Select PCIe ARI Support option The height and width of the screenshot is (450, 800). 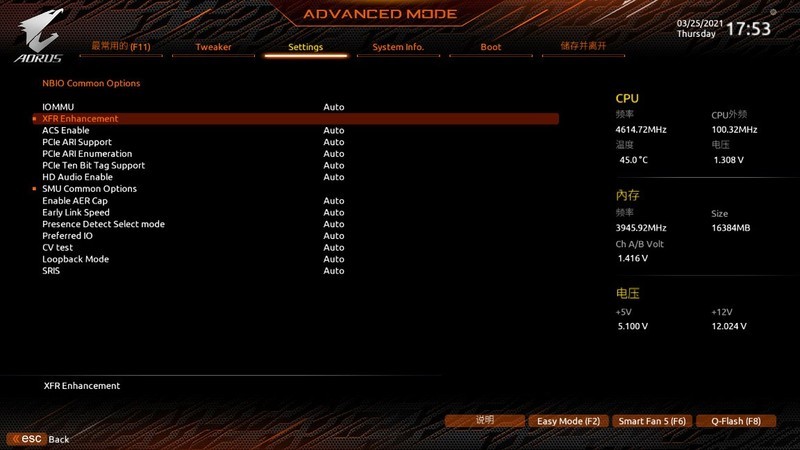coord(77,142)
